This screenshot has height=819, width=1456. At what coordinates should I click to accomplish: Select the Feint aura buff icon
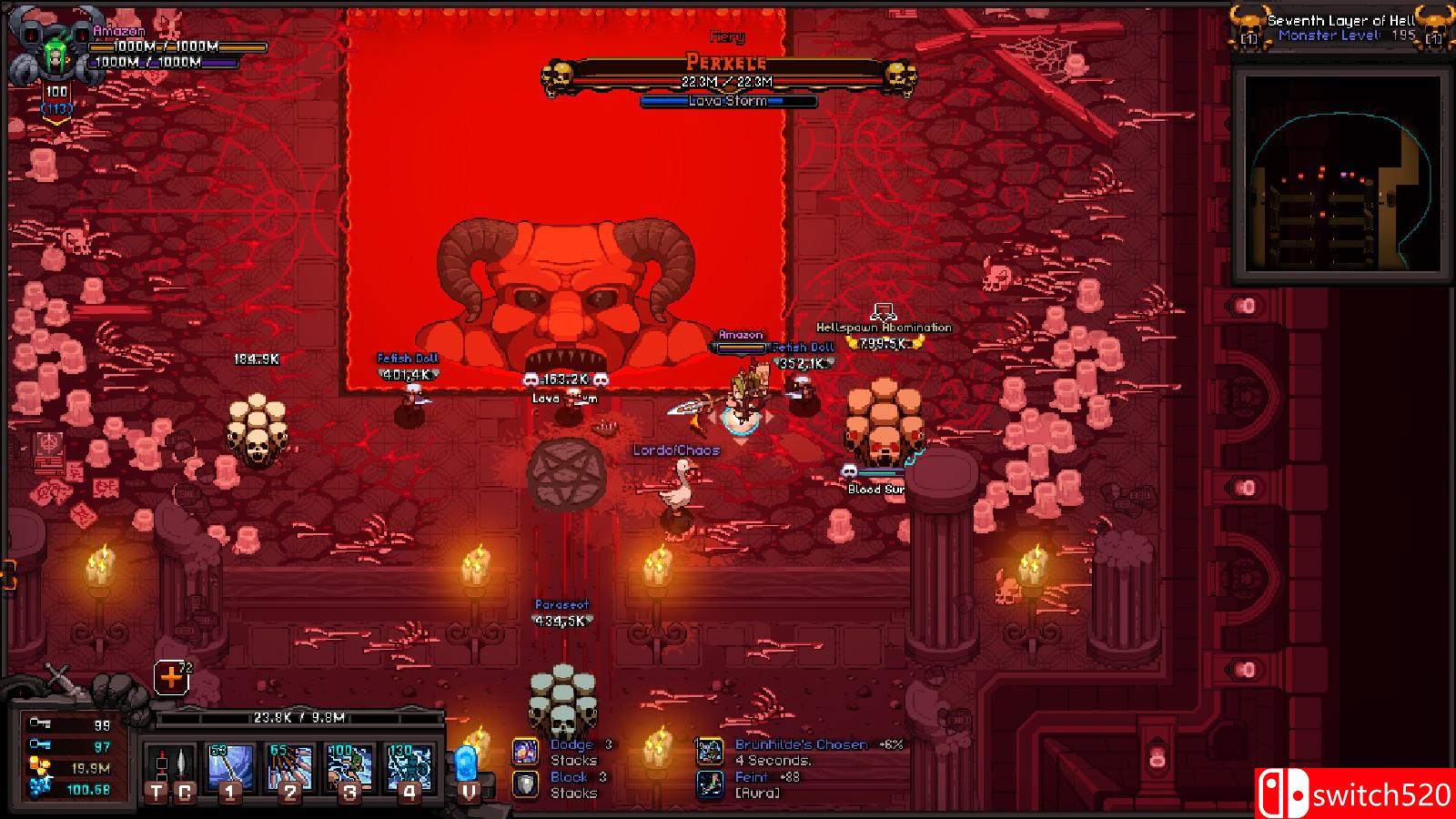click(x=711, y=784)
